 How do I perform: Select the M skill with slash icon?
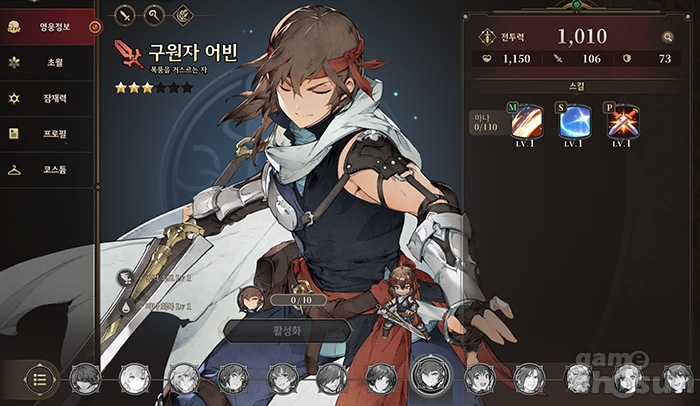tap(526, 122)
